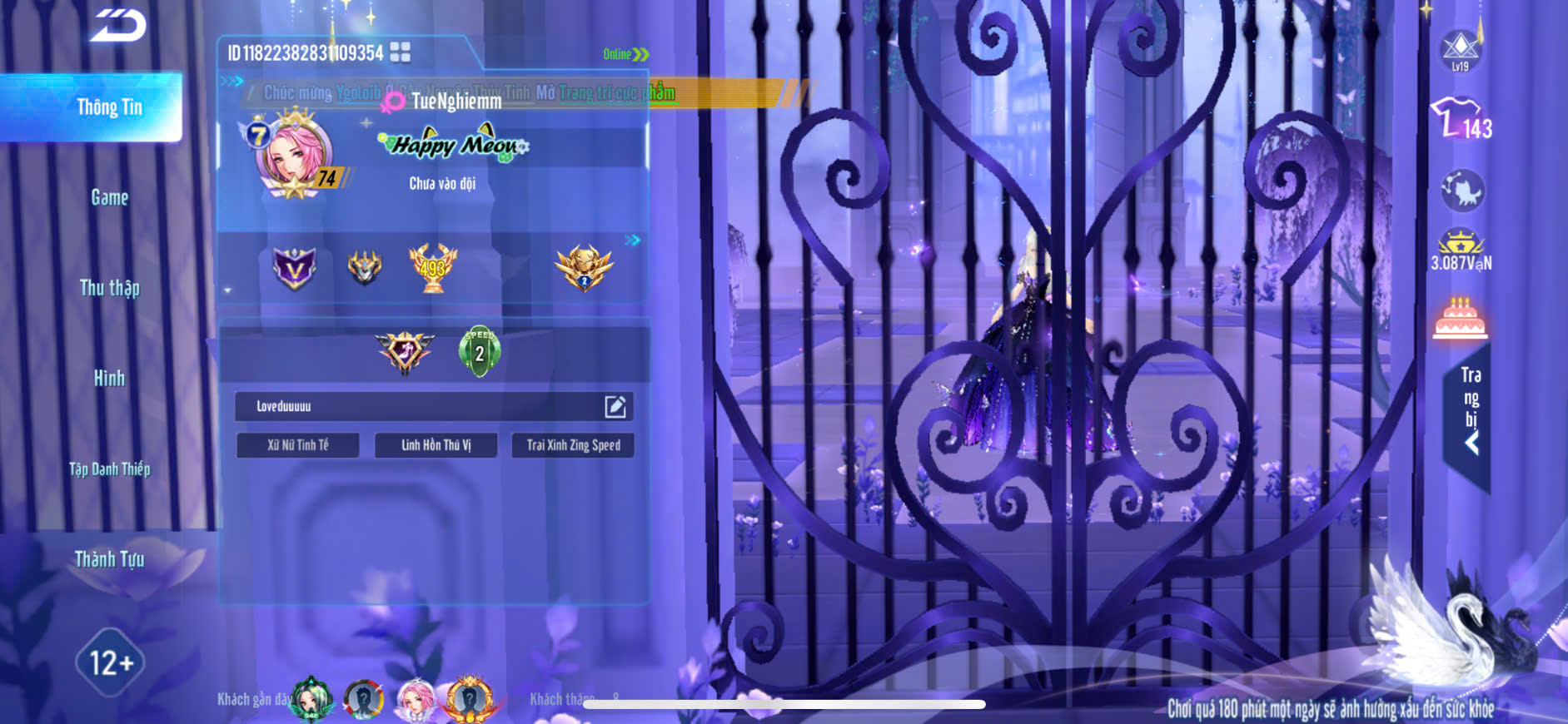Go back using the top-left arrow
This screenshot has width=1568, height=724.
coord(118,25)
